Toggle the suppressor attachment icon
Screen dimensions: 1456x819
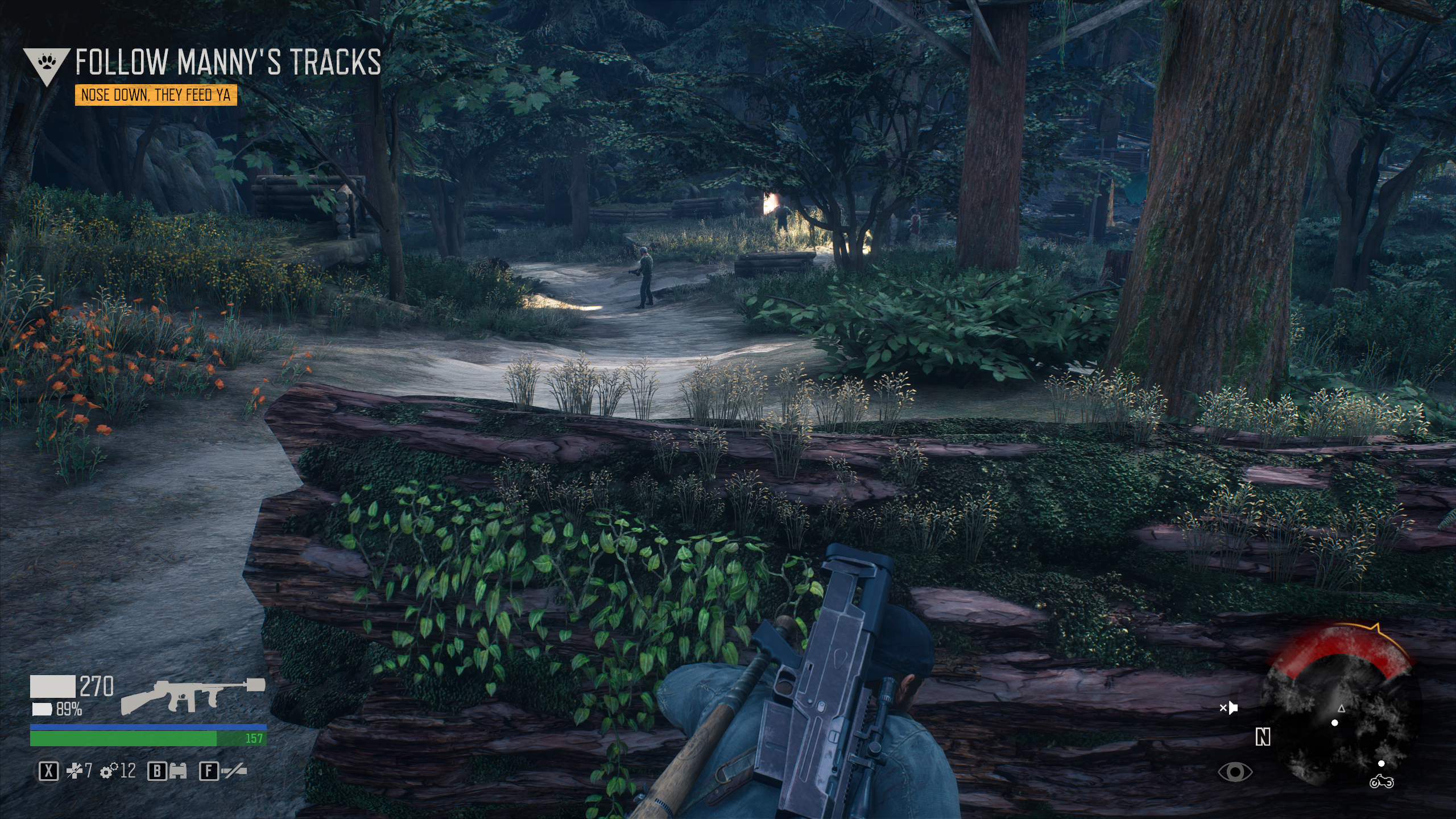click(x=234, y=771)
